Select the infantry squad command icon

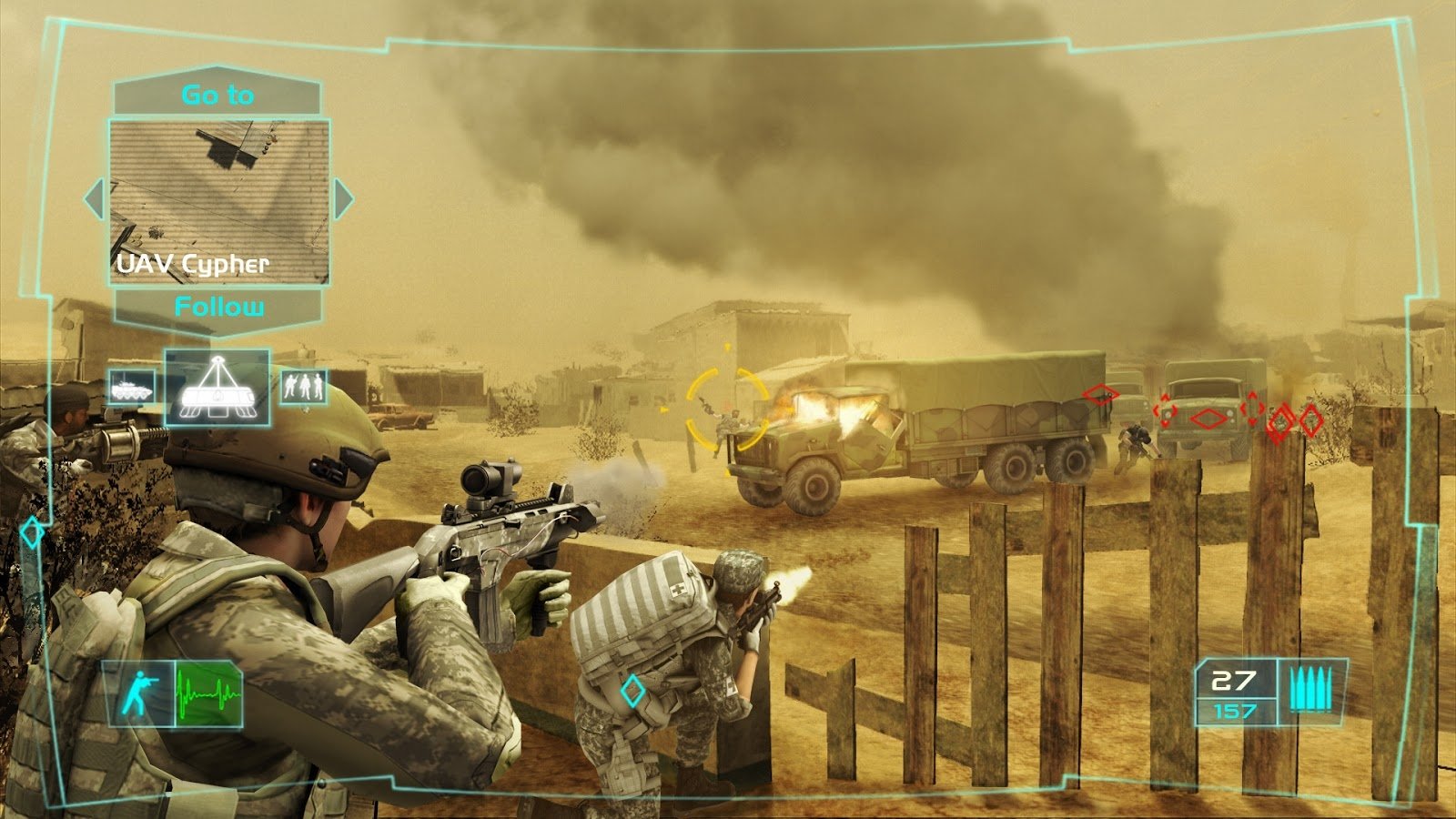[x=306, y=386]
